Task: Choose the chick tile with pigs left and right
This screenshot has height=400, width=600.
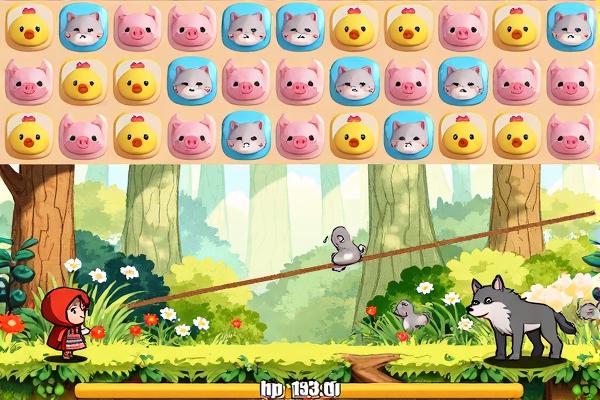Action: coord(137,135)
